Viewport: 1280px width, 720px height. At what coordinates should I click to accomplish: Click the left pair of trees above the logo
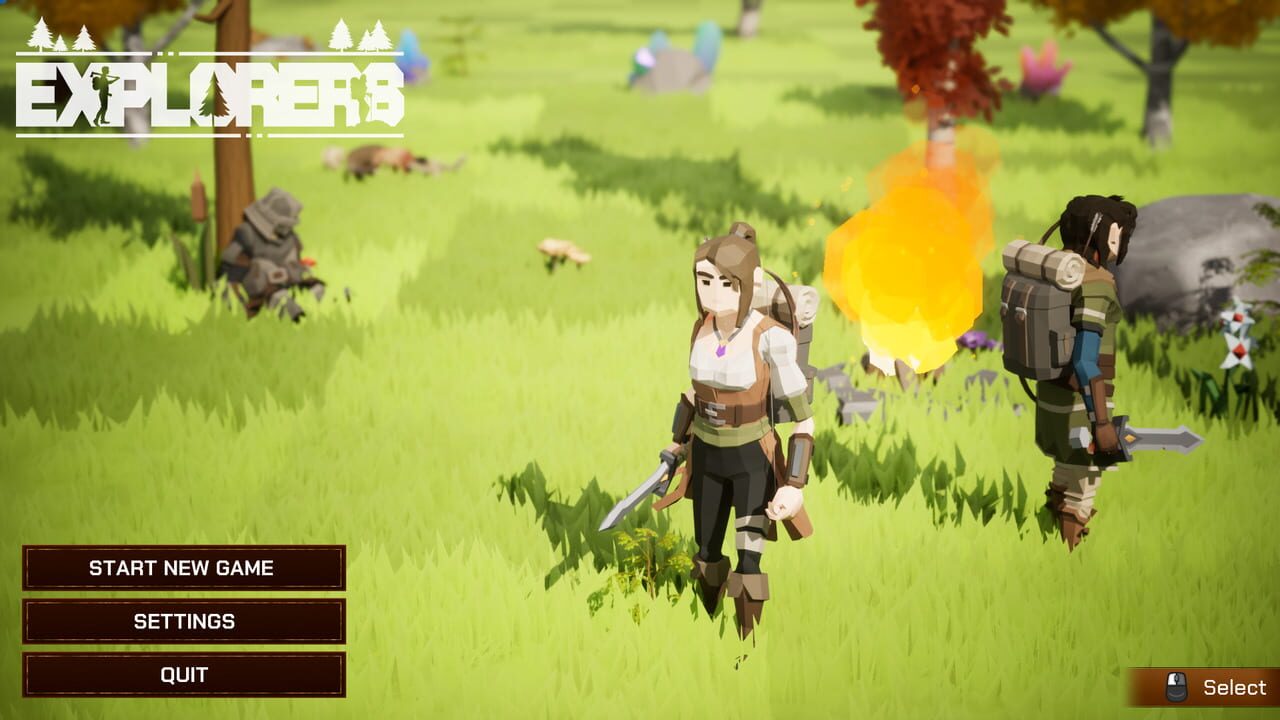(58, 36)
